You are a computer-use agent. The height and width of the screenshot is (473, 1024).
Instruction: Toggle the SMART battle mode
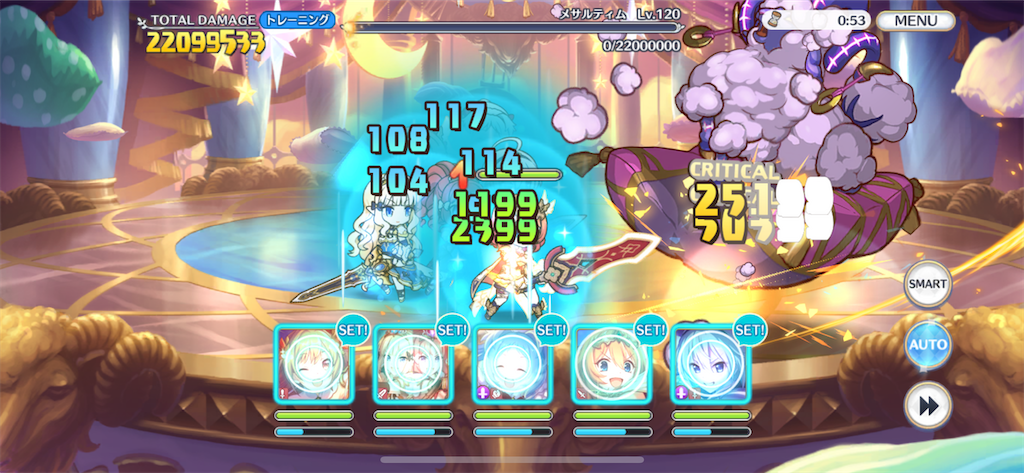click(927, 286)
